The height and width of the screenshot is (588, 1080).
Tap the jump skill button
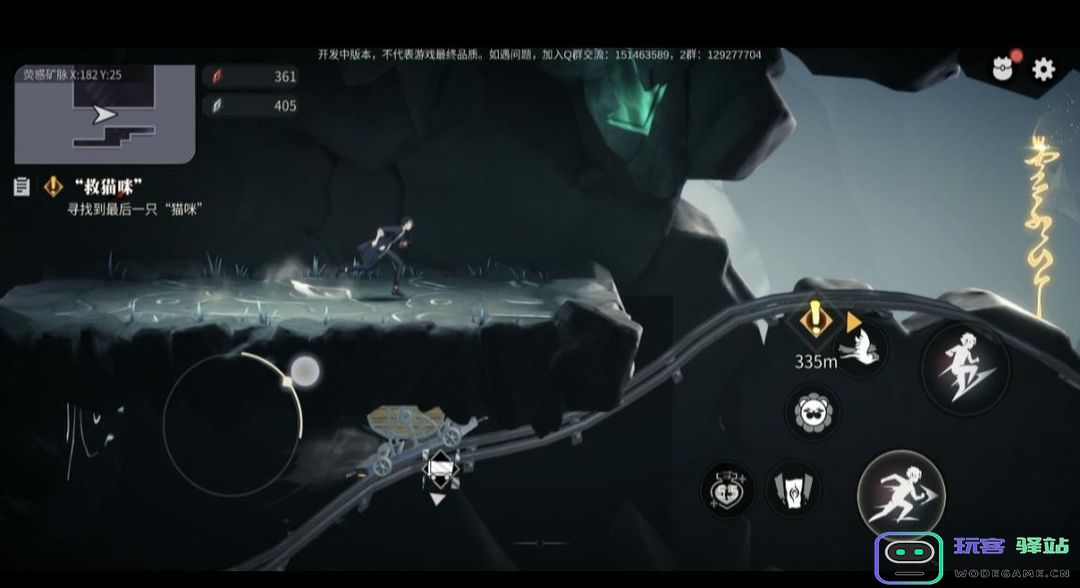(964, 367)
